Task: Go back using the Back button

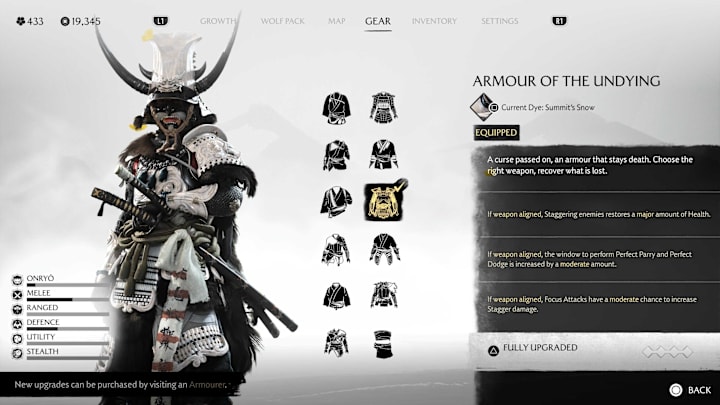Action: pos(689,389)
